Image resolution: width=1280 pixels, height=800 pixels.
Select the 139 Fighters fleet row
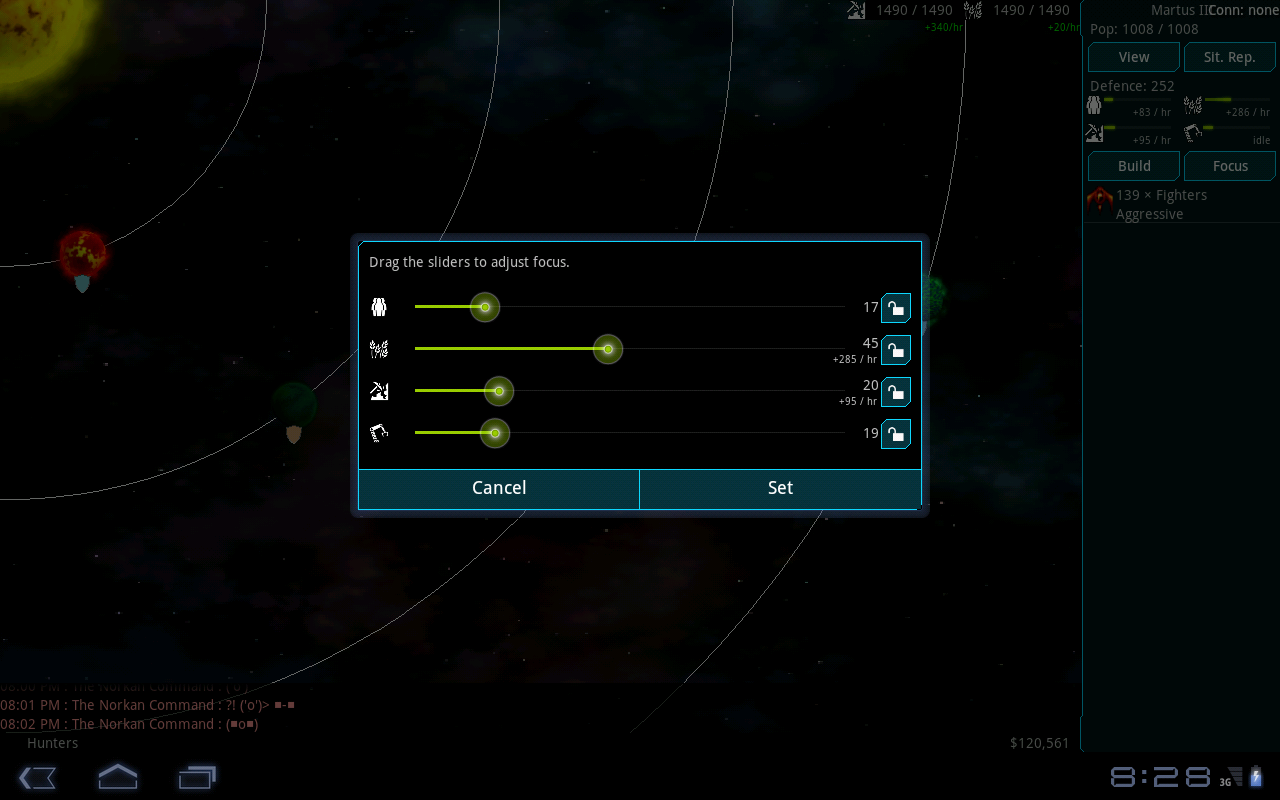tap(1180, 204)
